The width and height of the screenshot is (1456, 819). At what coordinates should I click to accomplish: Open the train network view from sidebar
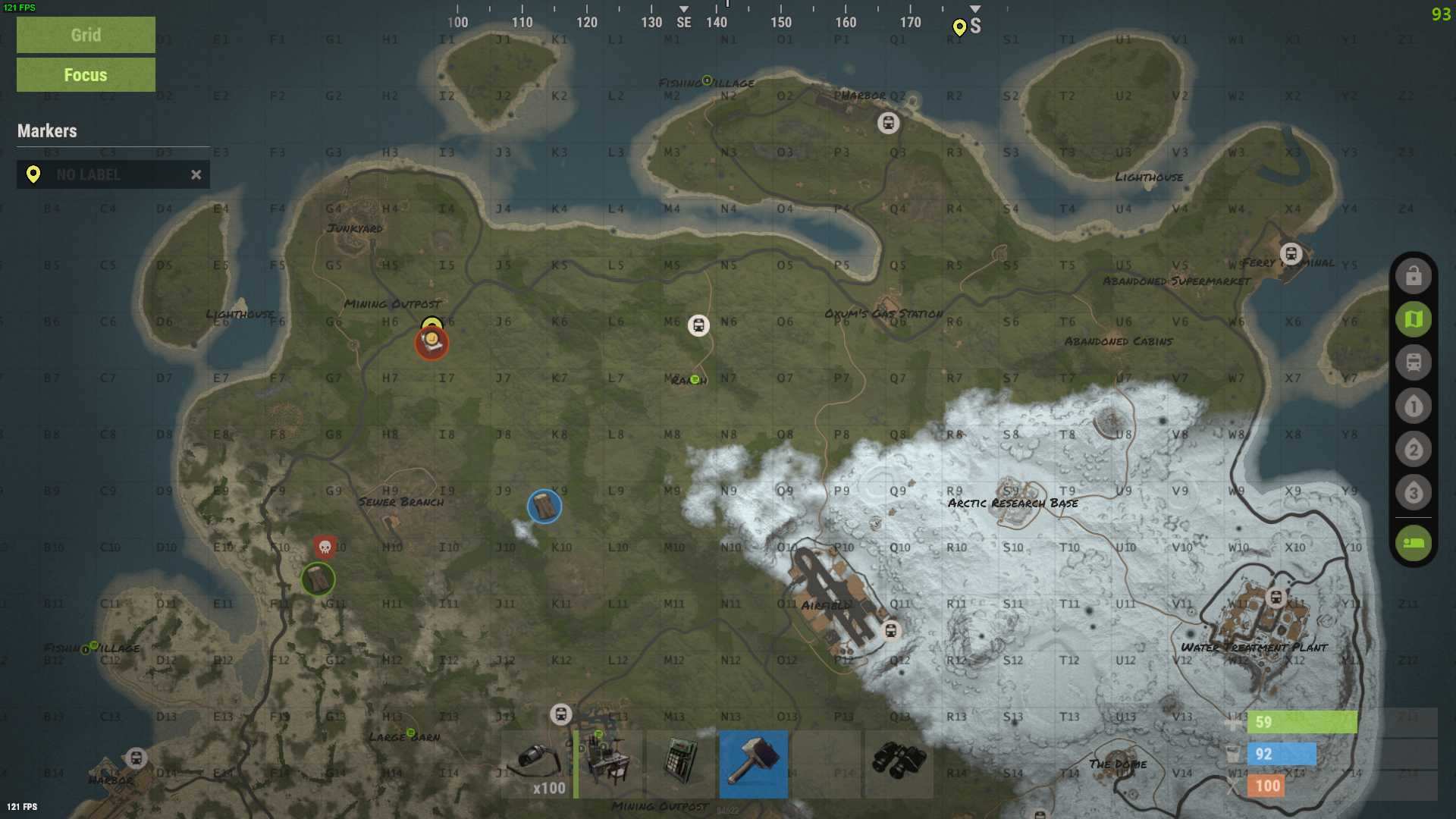(1412, 362)
